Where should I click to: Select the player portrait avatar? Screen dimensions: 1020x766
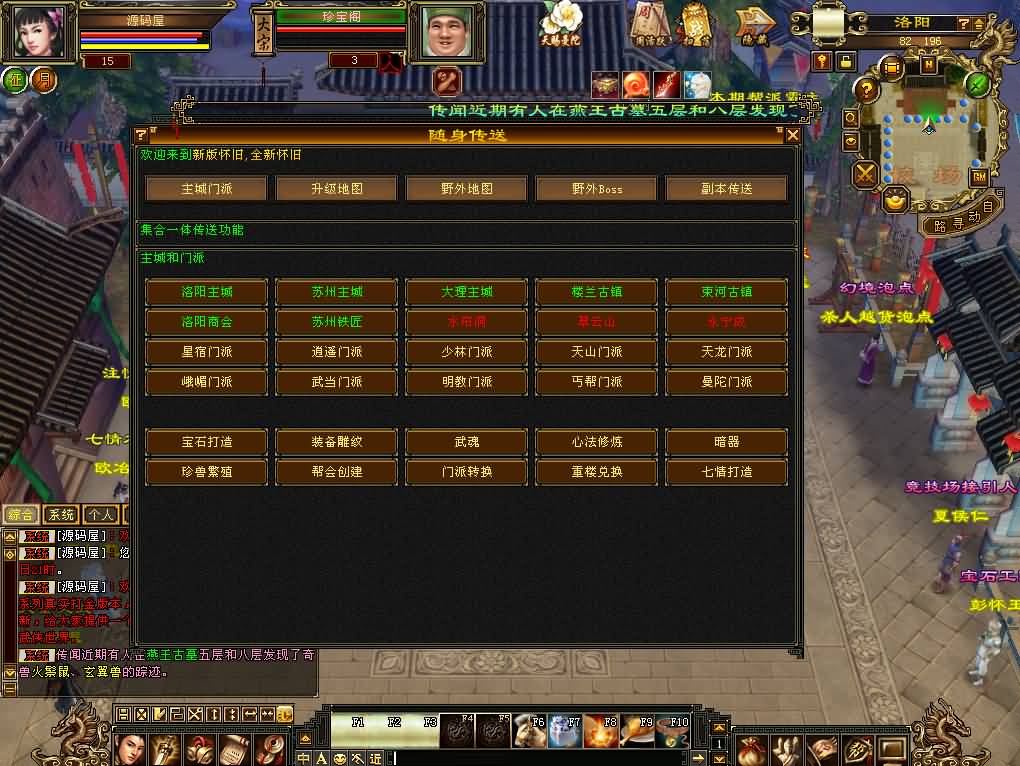[x=39, y=32]
